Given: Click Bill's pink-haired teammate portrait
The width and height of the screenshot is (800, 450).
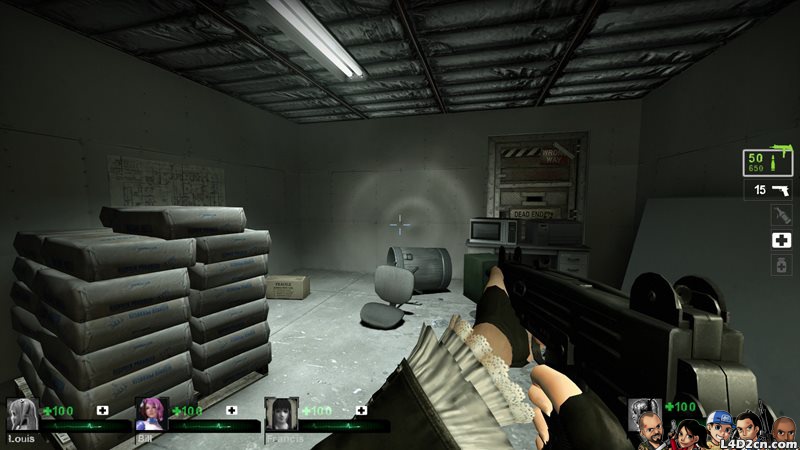Looking at the screenshot, I should tap(151, 414).
